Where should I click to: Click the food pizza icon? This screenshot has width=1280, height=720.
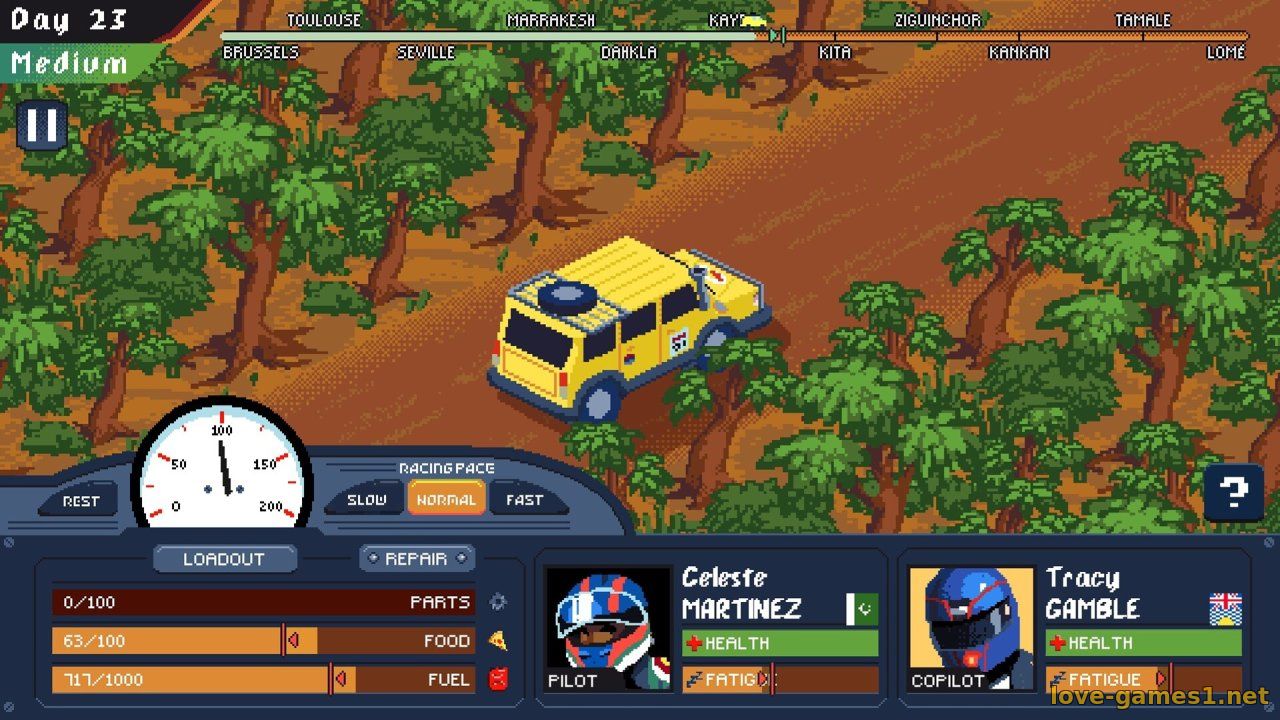pyautogui.click(x=498, y=641)
